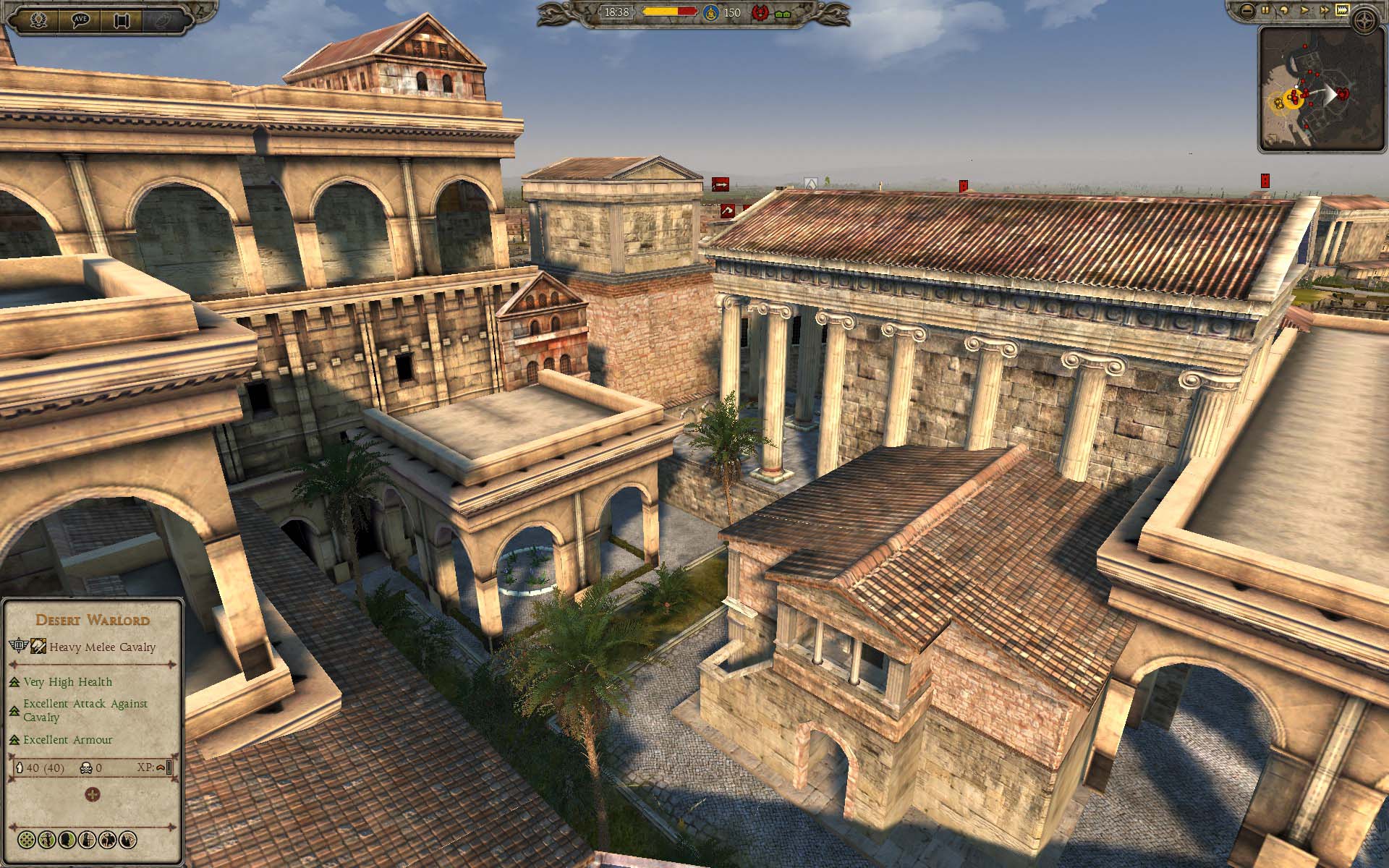Select the green dotted-circle formation icon
Image resolution: width=1389 pixels, height=868 pixels.
pos(27,840)
